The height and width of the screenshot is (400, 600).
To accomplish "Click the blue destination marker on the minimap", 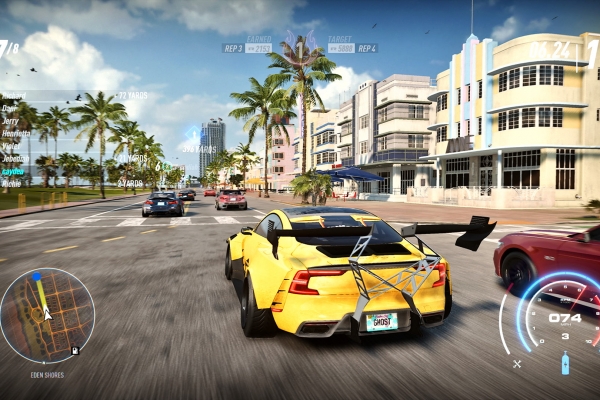I will click(37, 276).
